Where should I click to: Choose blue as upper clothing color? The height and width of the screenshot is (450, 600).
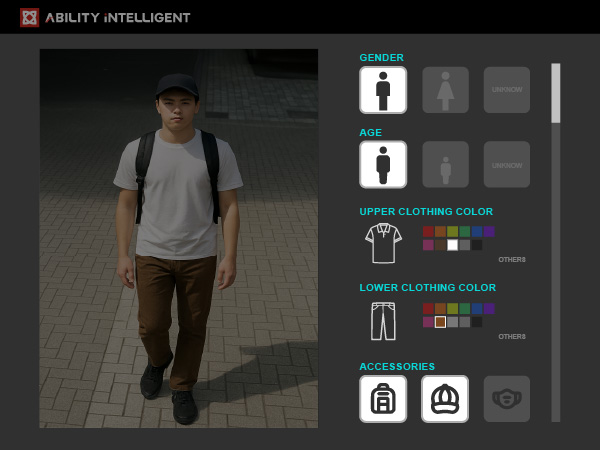click(x=476, y=232)
